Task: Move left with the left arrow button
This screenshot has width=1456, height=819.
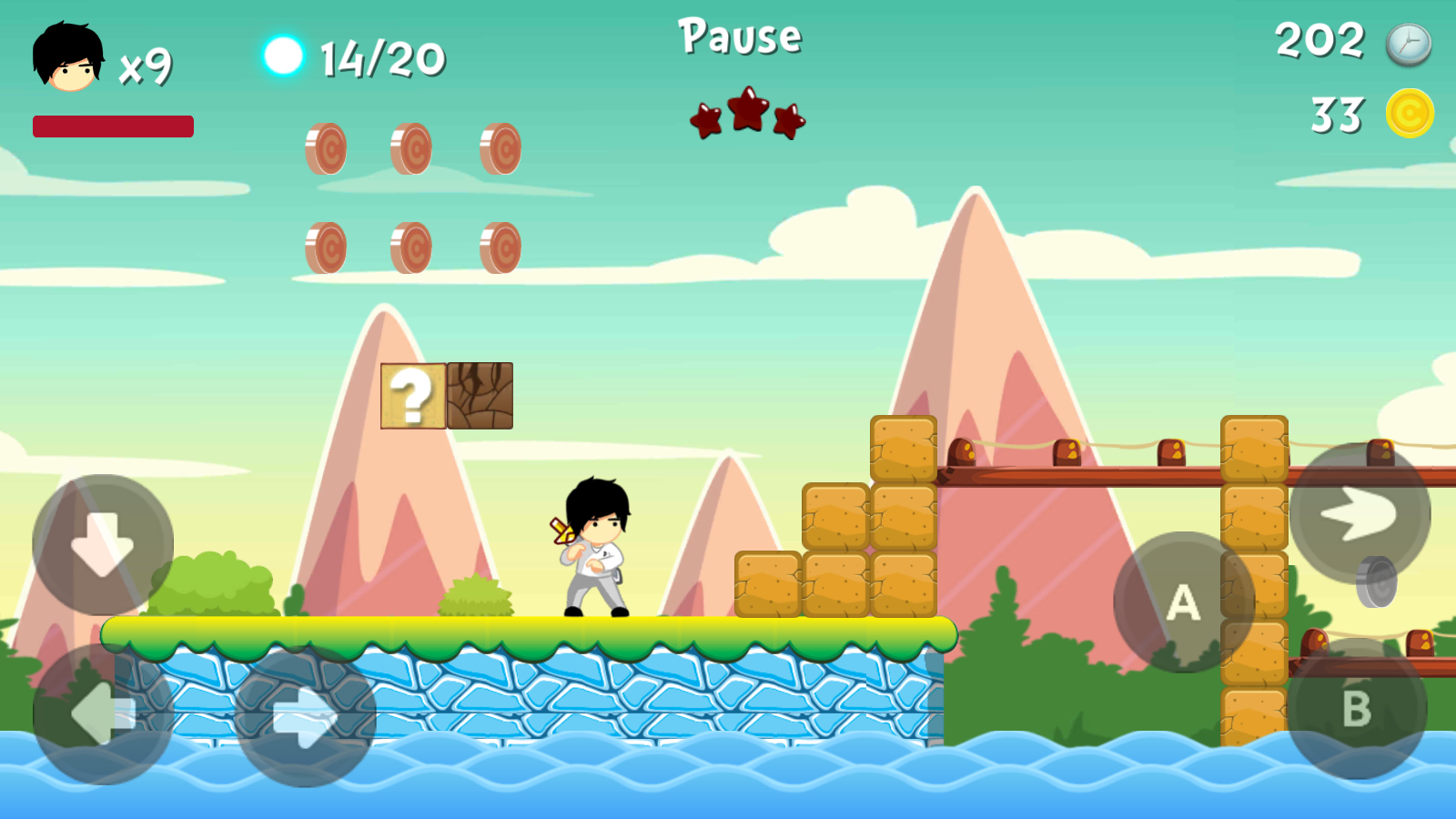Action: pos(103,714)
